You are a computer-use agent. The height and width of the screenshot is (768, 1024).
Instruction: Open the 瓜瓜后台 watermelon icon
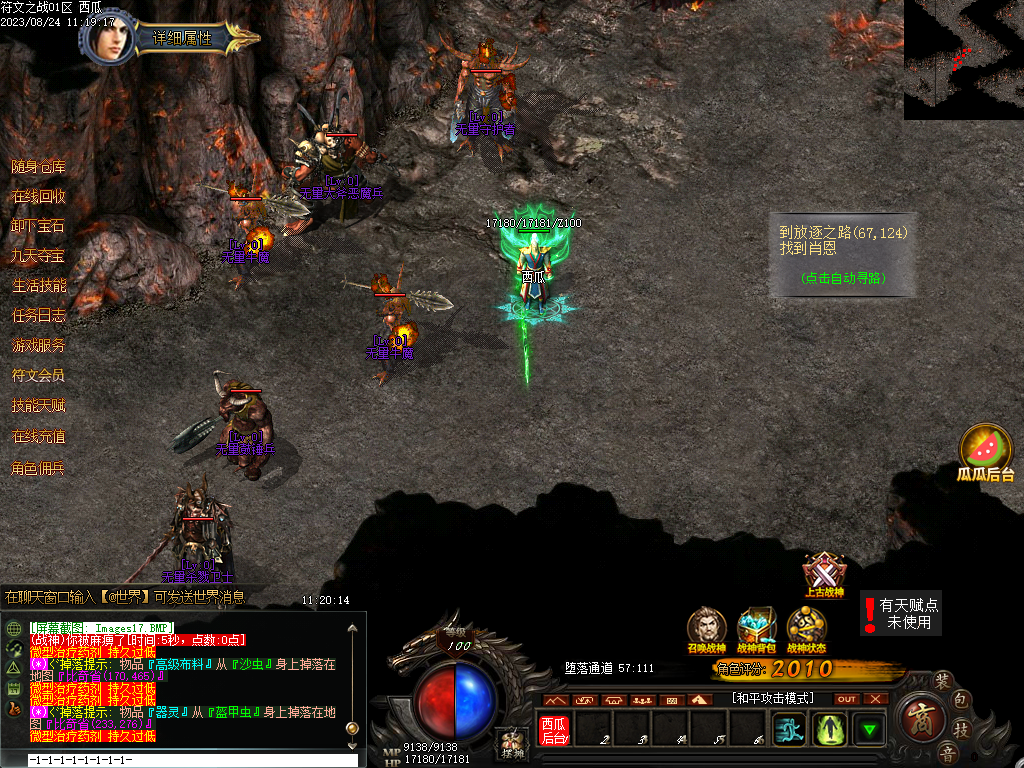(985, 449)
